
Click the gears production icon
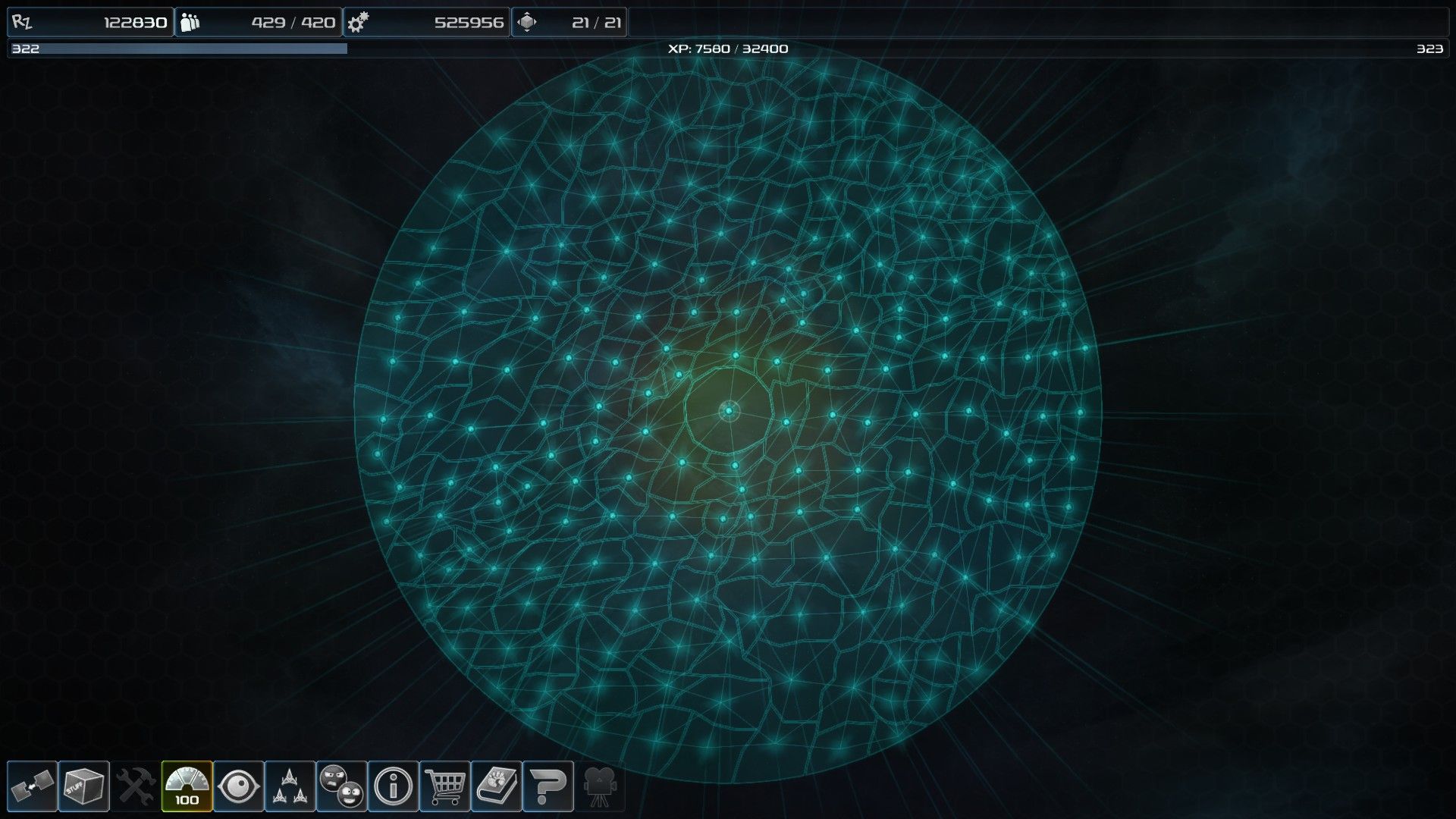(x=359, y=21)
